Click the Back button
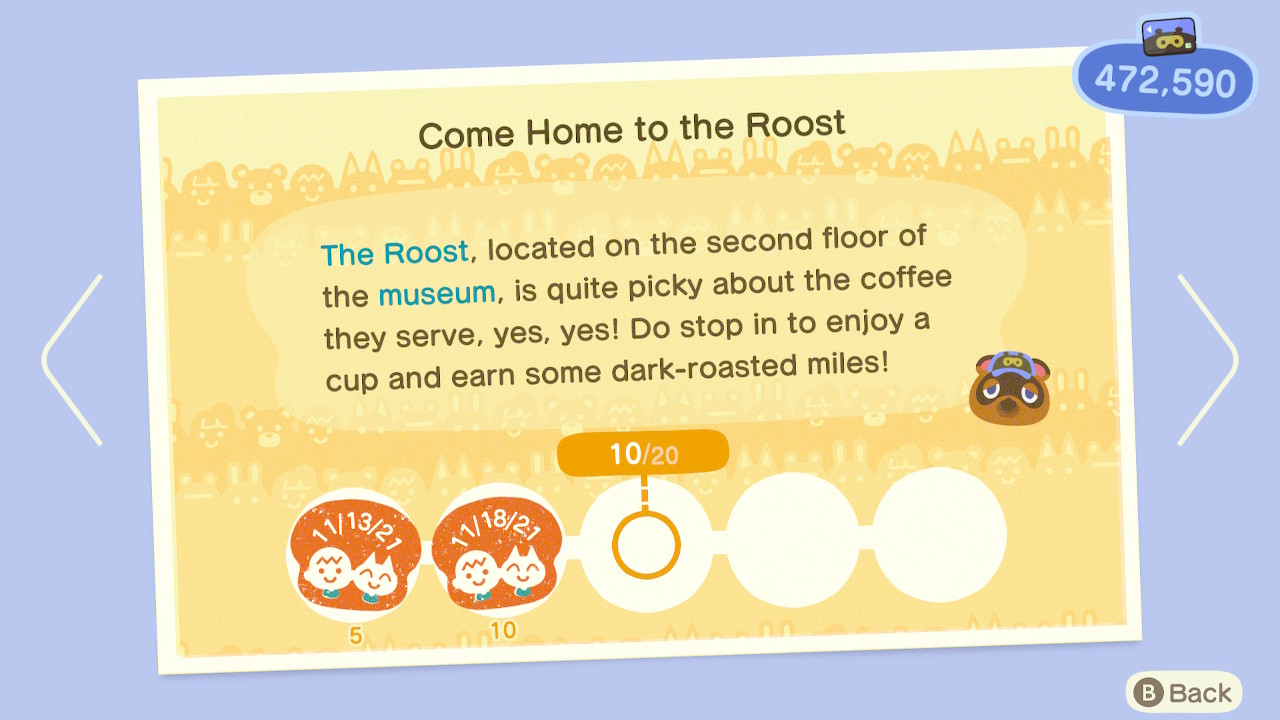Image resolution: width=1280 pixels, height=720 pixels. click(x=1184, y=693)
